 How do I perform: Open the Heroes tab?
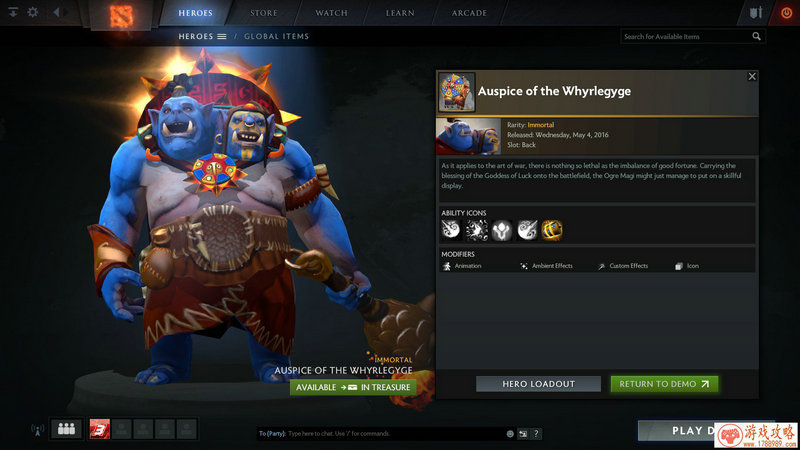pyautogui.click(x=195, y=13)
